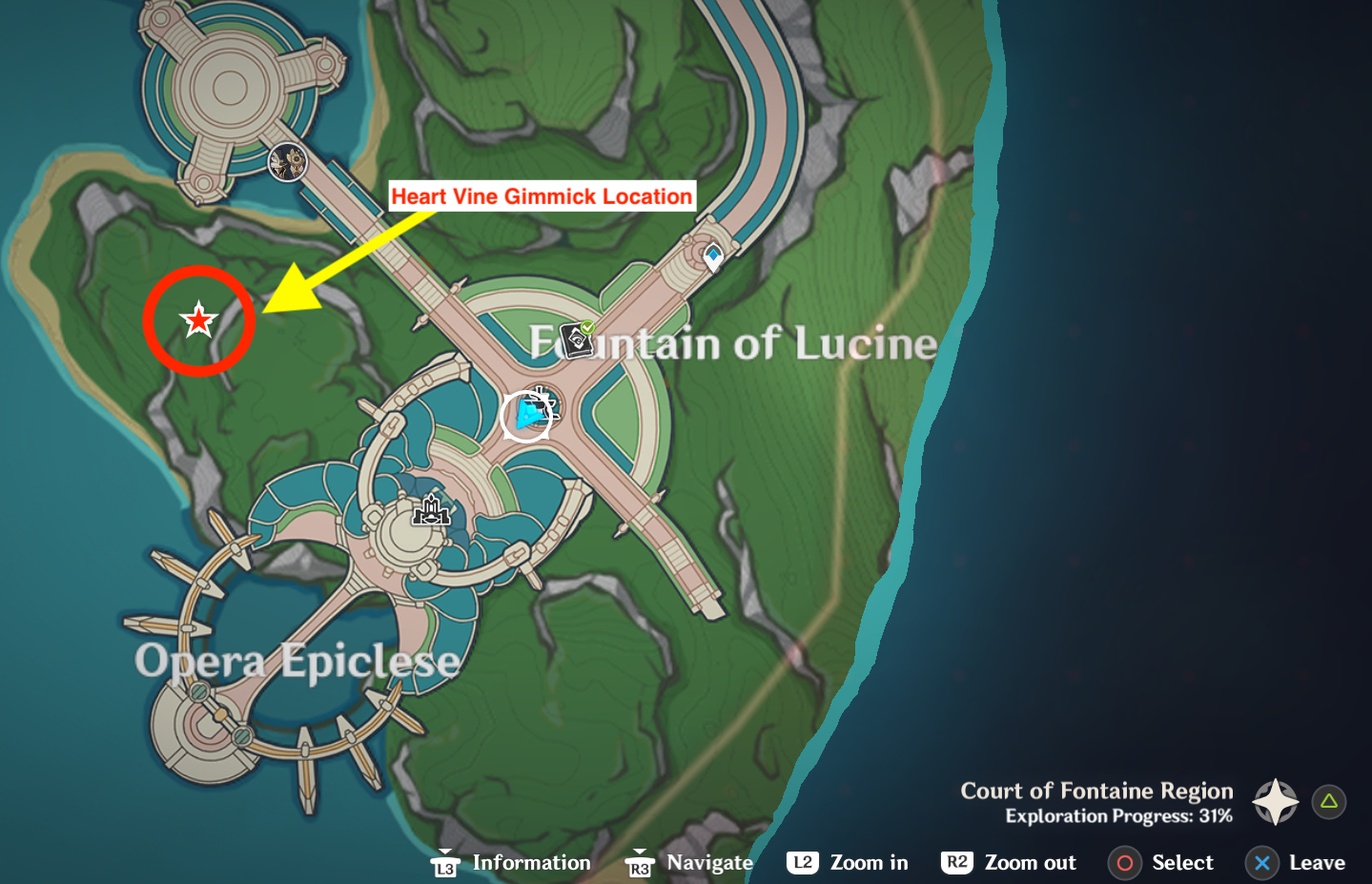The image size is (1372, 884).
Task: Leave the map with the X button
Action: [x=1262, y=862]
